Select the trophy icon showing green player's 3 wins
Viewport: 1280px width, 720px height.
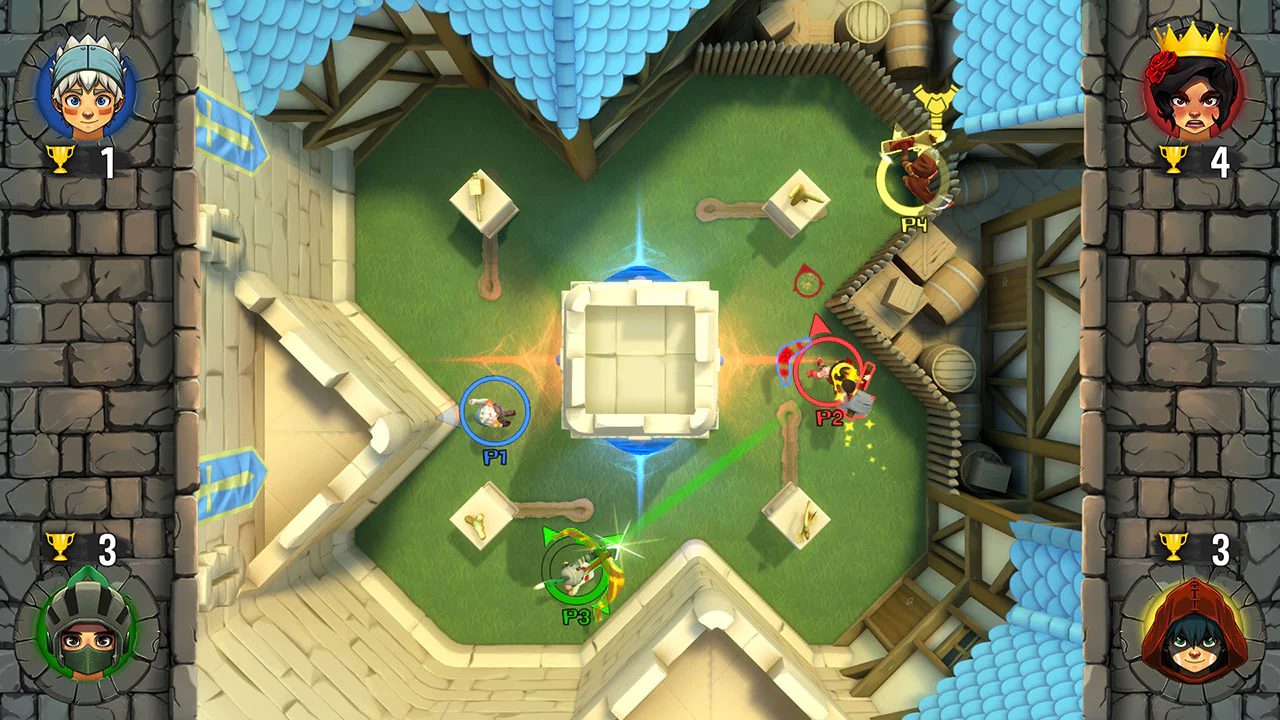point(62,547)
